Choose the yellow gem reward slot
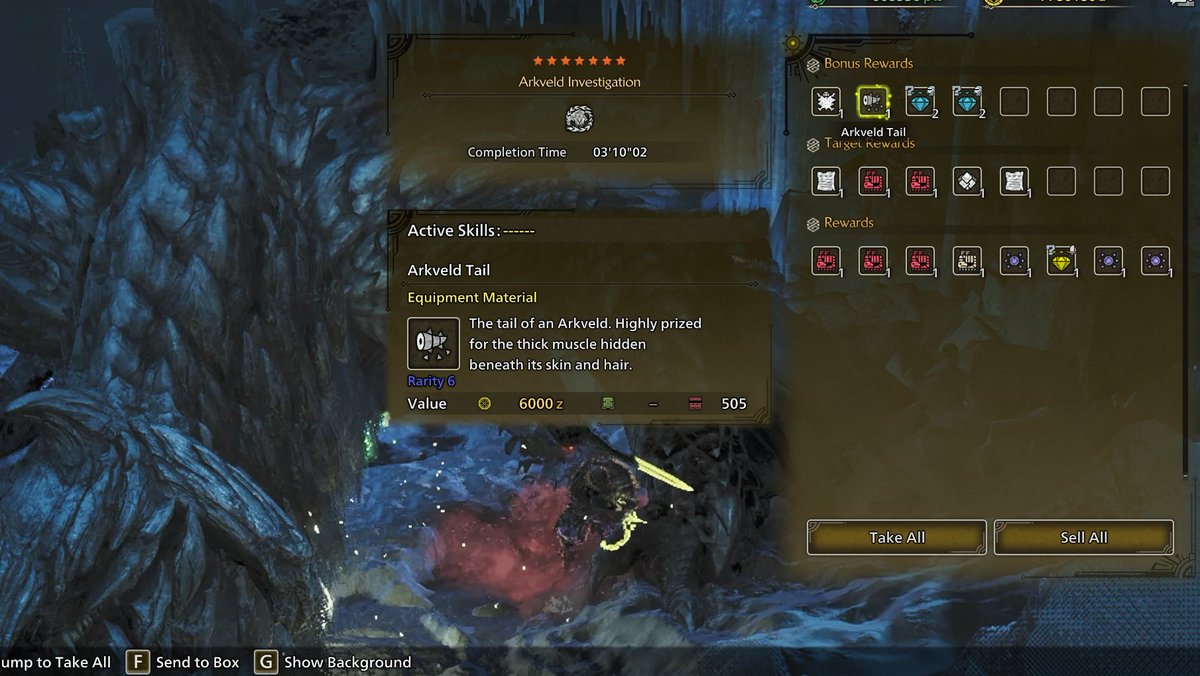Screen dimensions: 1200x676 [x=1060, y=260]
